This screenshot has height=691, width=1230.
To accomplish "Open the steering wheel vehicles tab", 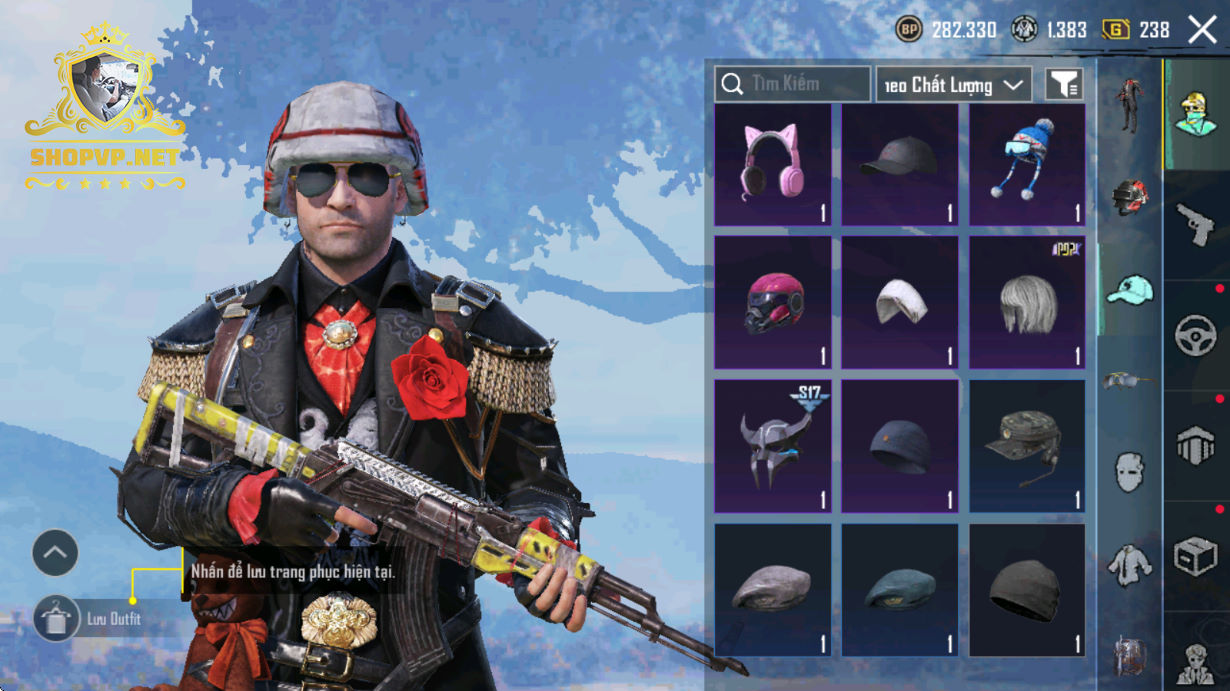I will pyautogui.click(x=1196, y=336).
